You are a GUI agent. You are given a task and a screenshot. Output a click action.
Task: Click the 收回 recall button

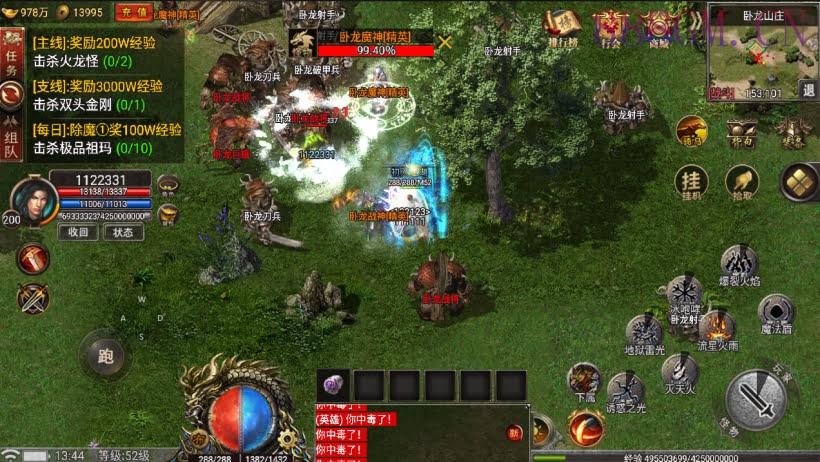[77, 232]
